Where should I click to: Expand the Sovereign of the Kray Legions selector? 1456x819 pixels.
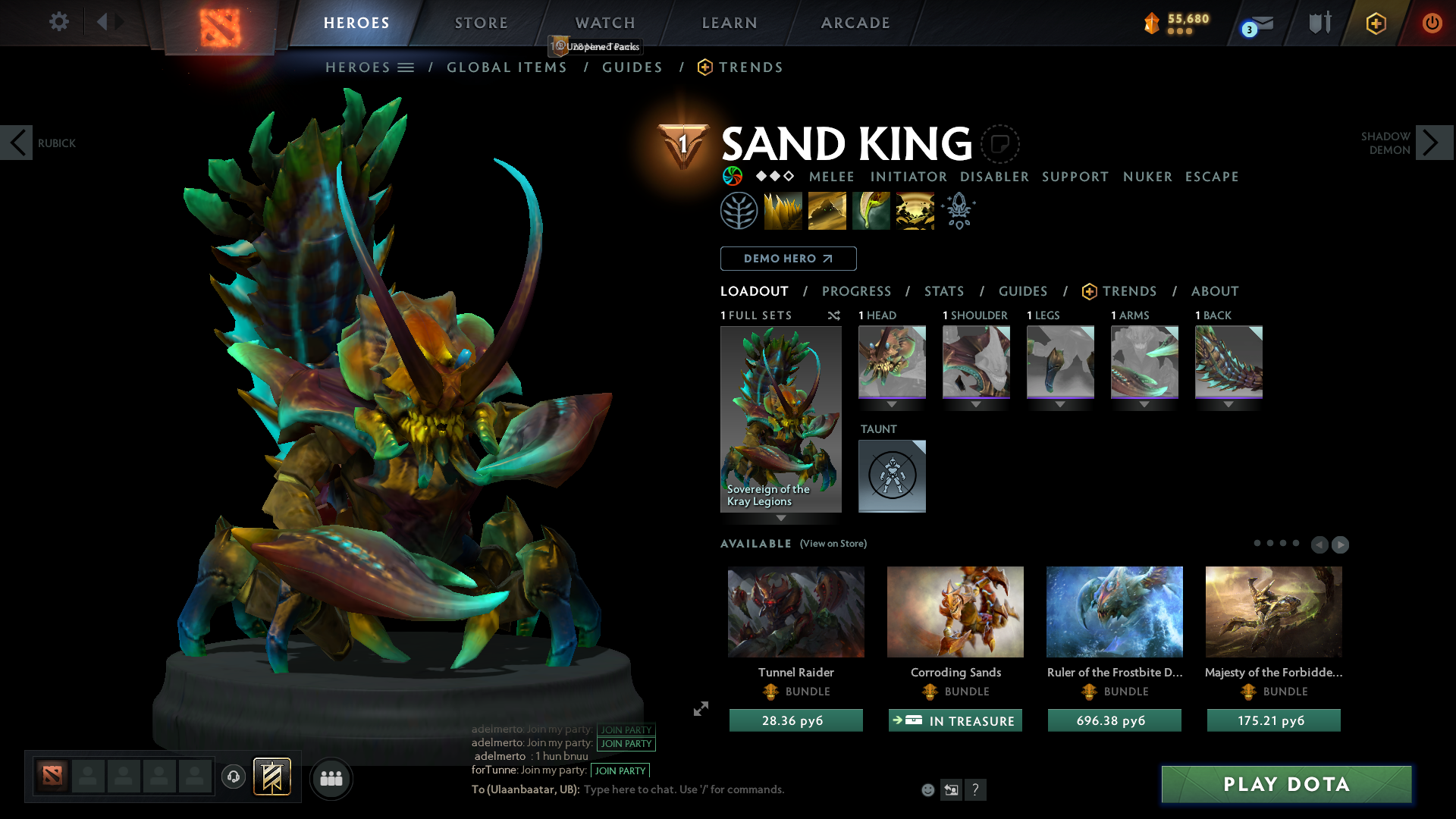click(x=781, y=518)
